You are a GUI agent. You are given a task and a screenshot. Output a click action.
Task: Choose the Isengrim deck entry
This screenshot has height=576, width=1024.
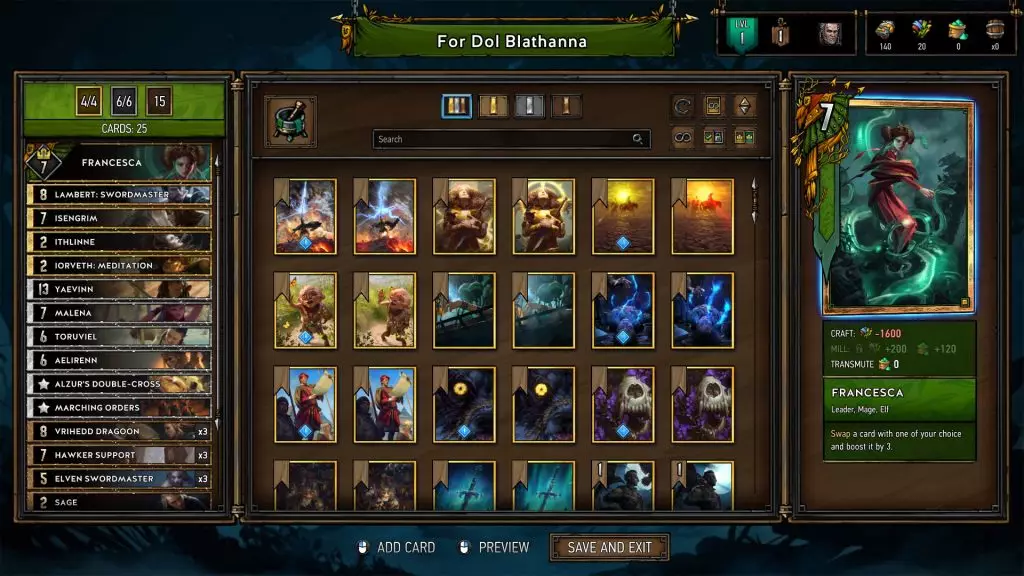tap(120, 218)
